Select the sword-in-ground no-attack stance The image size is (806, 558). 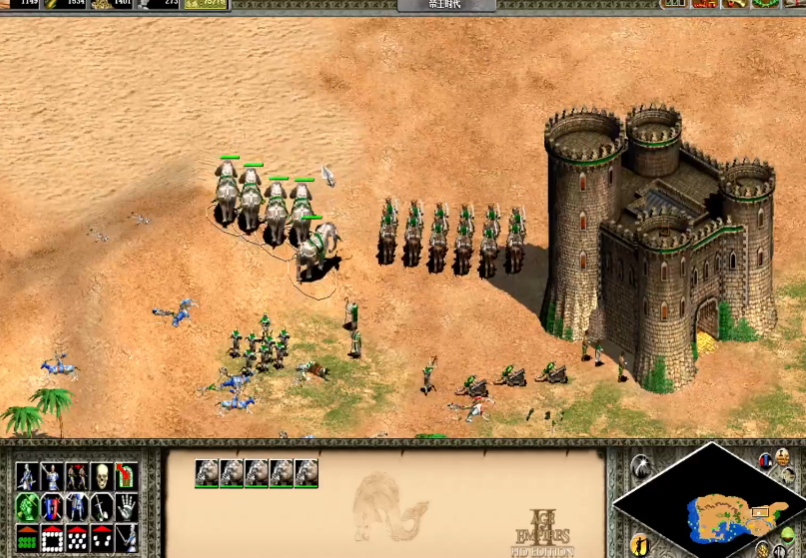pos(102,507)
